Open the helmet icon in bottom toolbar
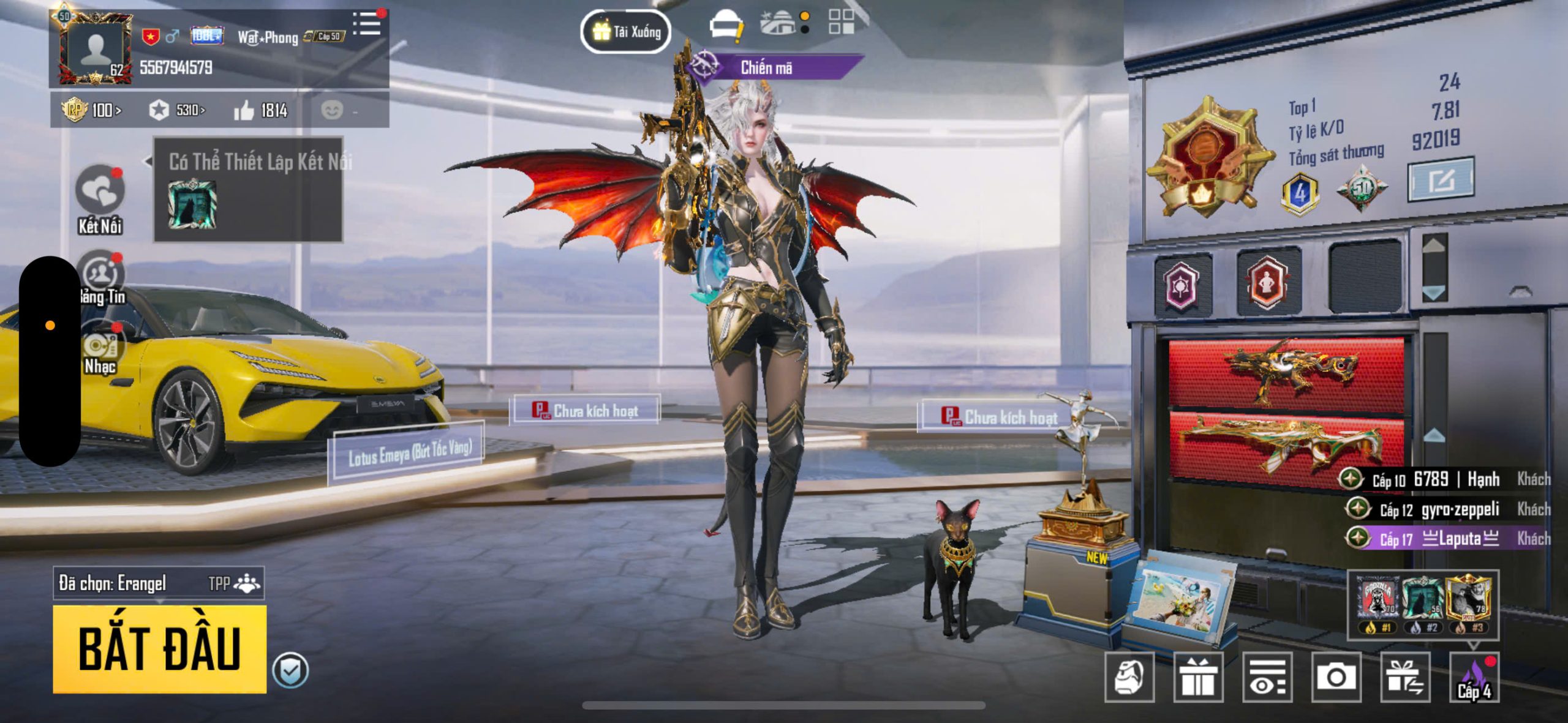This screenshot has height=723, width=1568. point(1129,676)
